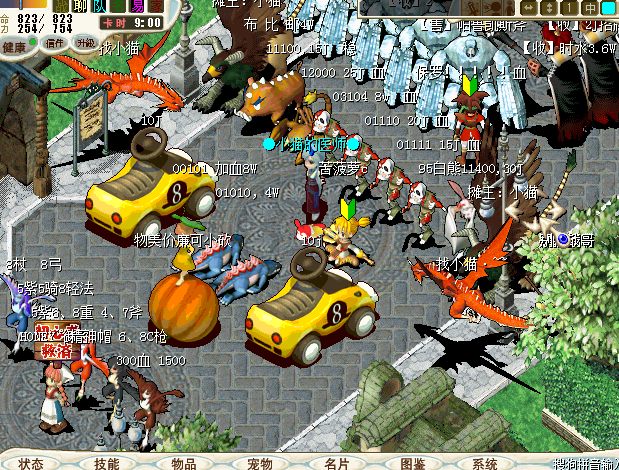This screenshot has height=470, width=619.
Task: Open the 系统 system menu
Action: pyautogui.click(x=486, y=463)
